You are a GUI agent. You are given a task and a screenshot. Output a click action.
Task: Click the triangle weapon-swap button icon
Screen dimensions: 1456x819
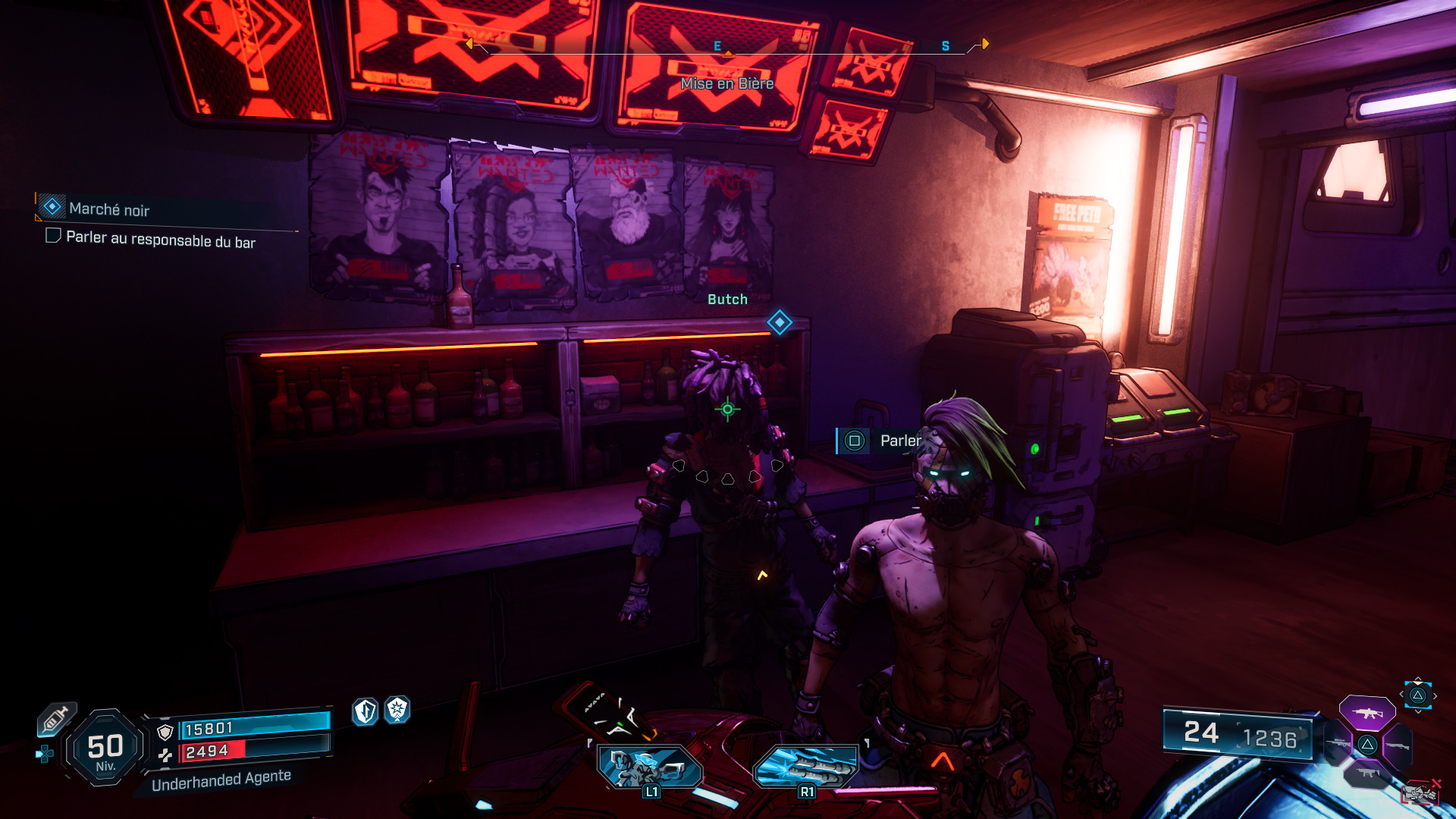pos(1418,696)
